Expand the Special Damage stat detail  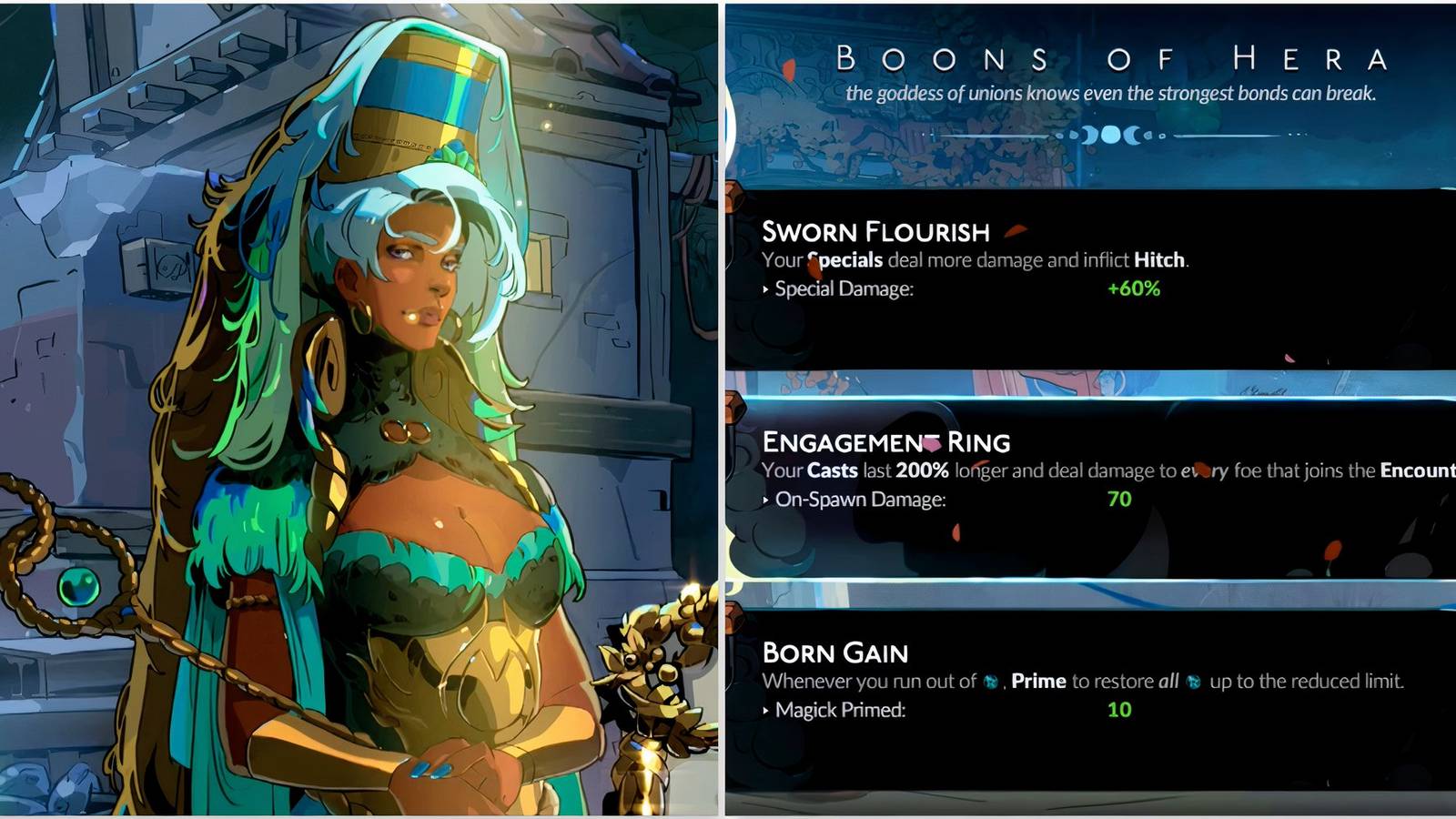coord(819,288)
